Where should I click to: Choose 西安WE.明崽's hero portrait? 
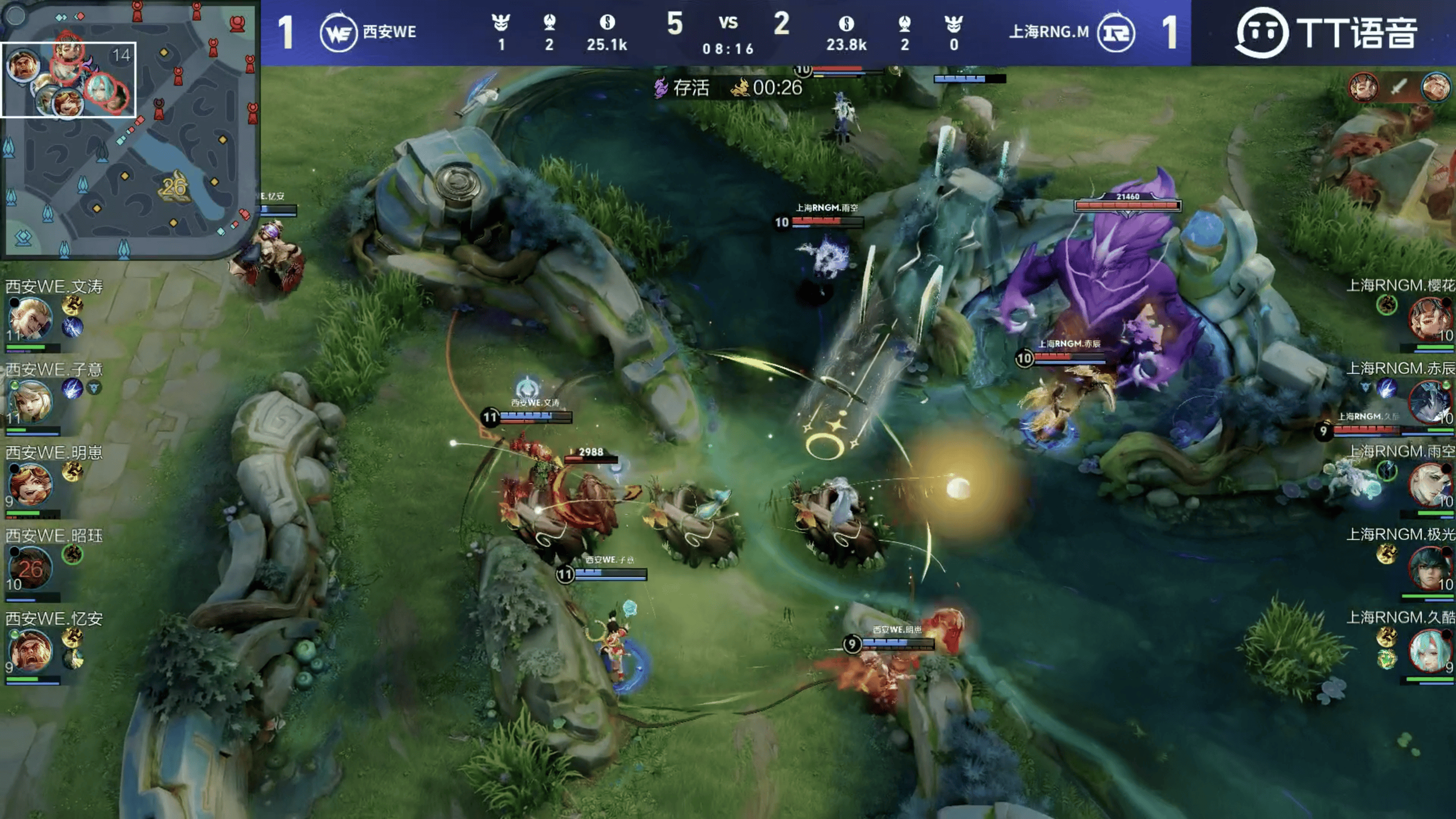[29, 485]
